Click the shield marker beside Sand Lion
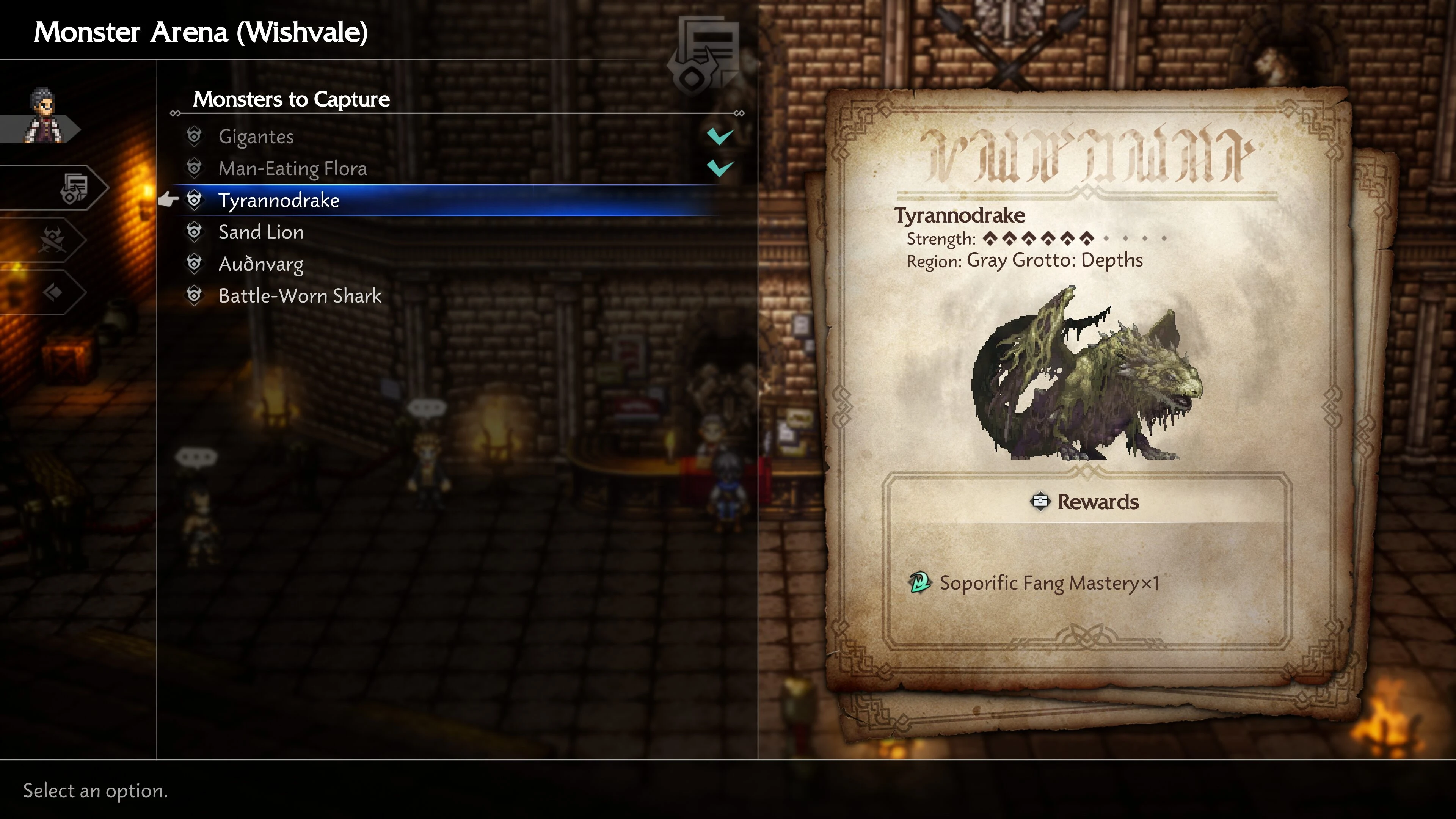Screen dimensions: 1456x819 [x=195, y=232]
